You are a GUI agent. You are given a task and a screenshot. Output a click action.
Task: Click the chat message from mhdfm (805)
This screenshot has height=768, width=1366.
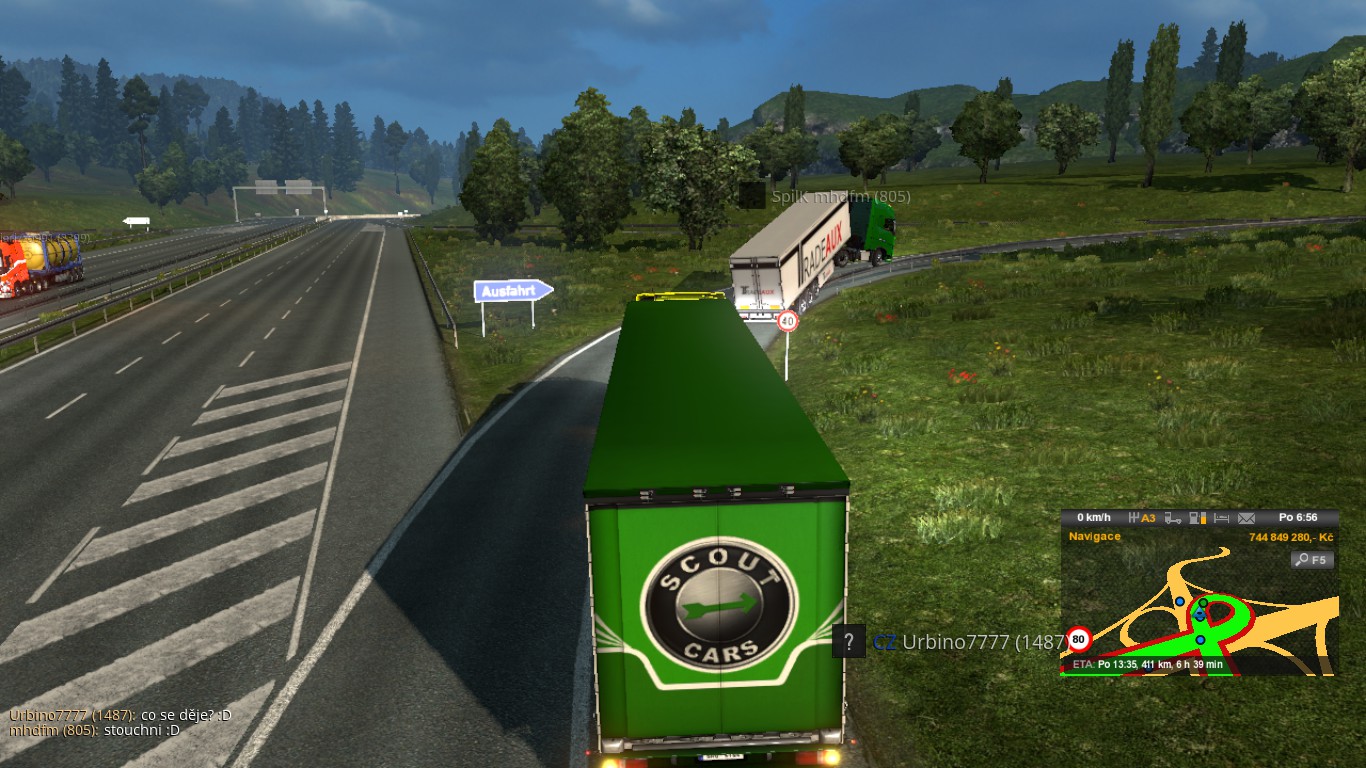(95, 730)
